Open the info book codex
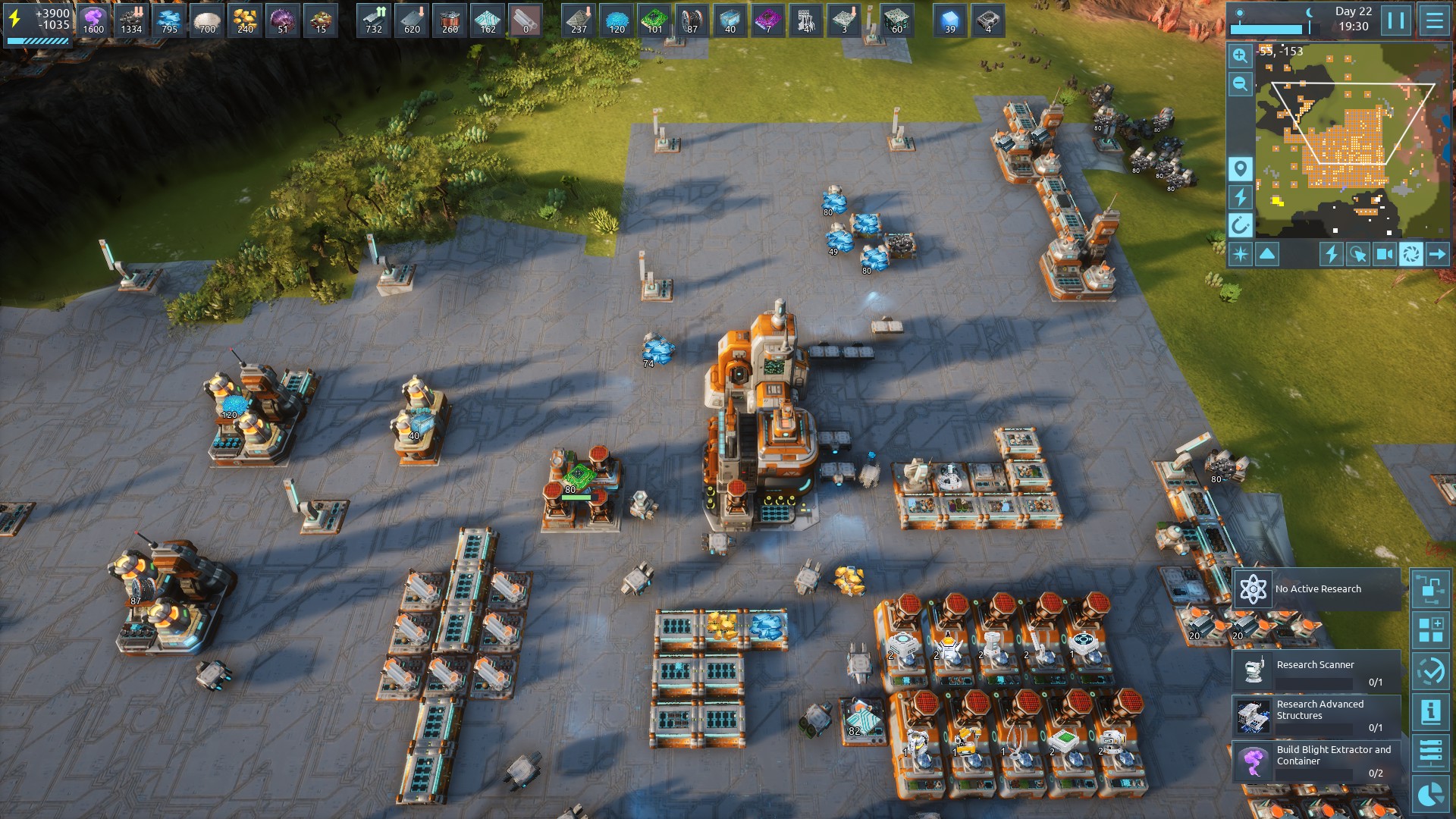The width and height of the screenshot is (1456, 819). coord(1431,712)
